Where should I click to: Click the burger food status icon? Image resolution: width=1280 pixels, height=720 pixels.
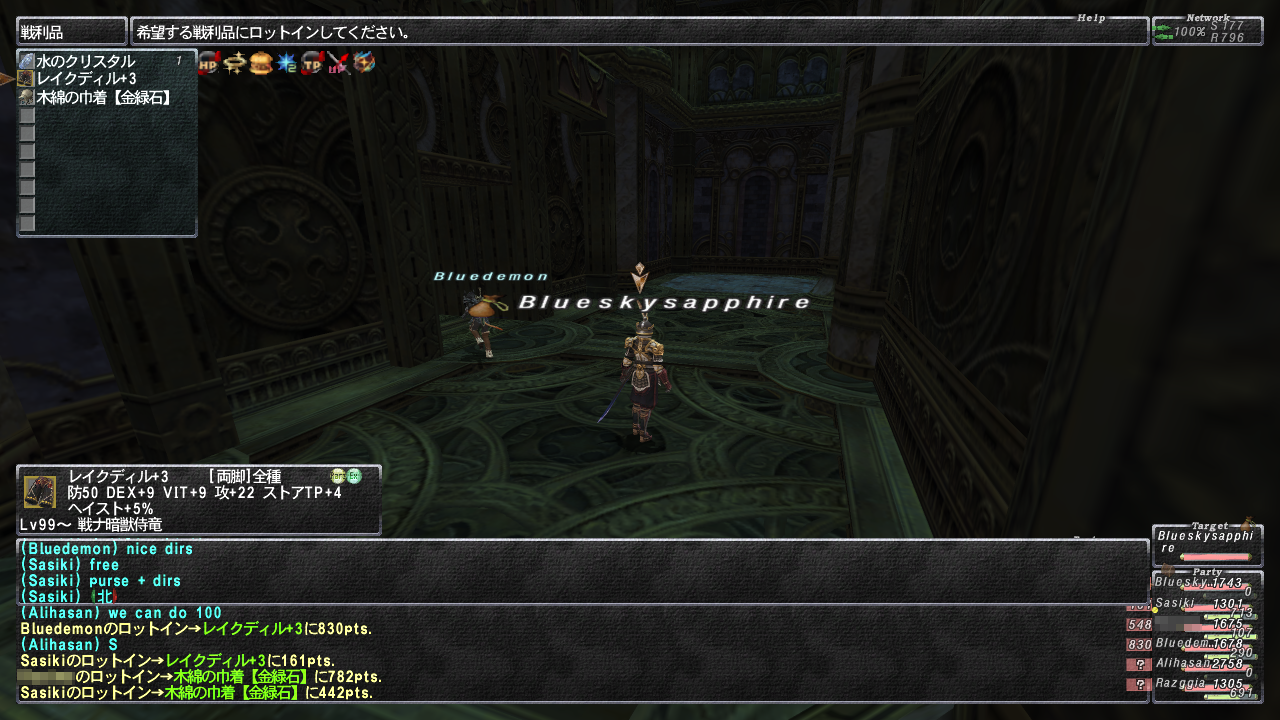[261, 63]
